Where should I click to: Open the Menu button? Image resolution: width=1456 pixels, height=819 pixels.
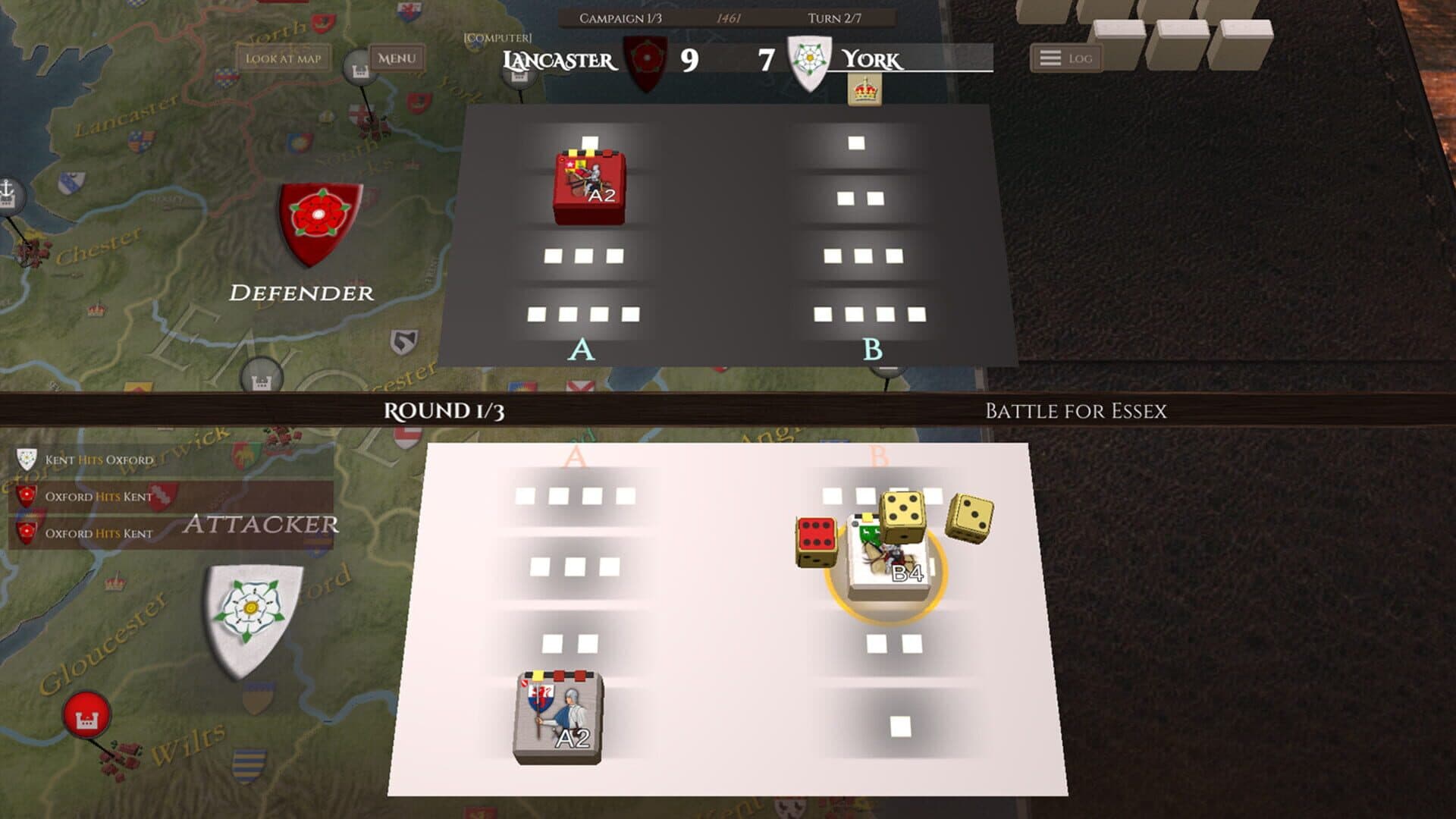pyautogui.click(x=396, y=58)
